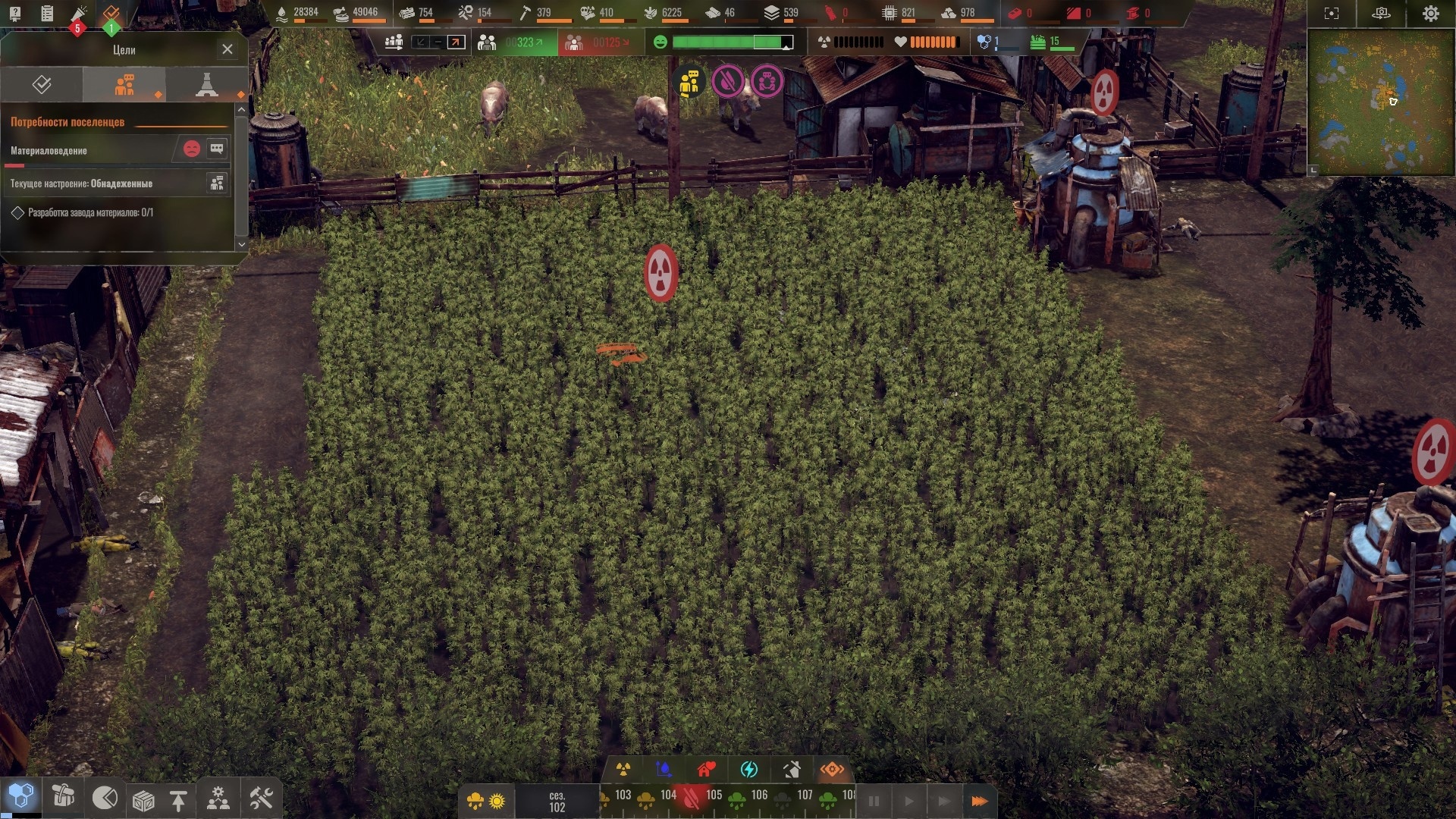The image size is (1456, 819).
Task: Open the hexagon build menu
Action: coord(21,796)
